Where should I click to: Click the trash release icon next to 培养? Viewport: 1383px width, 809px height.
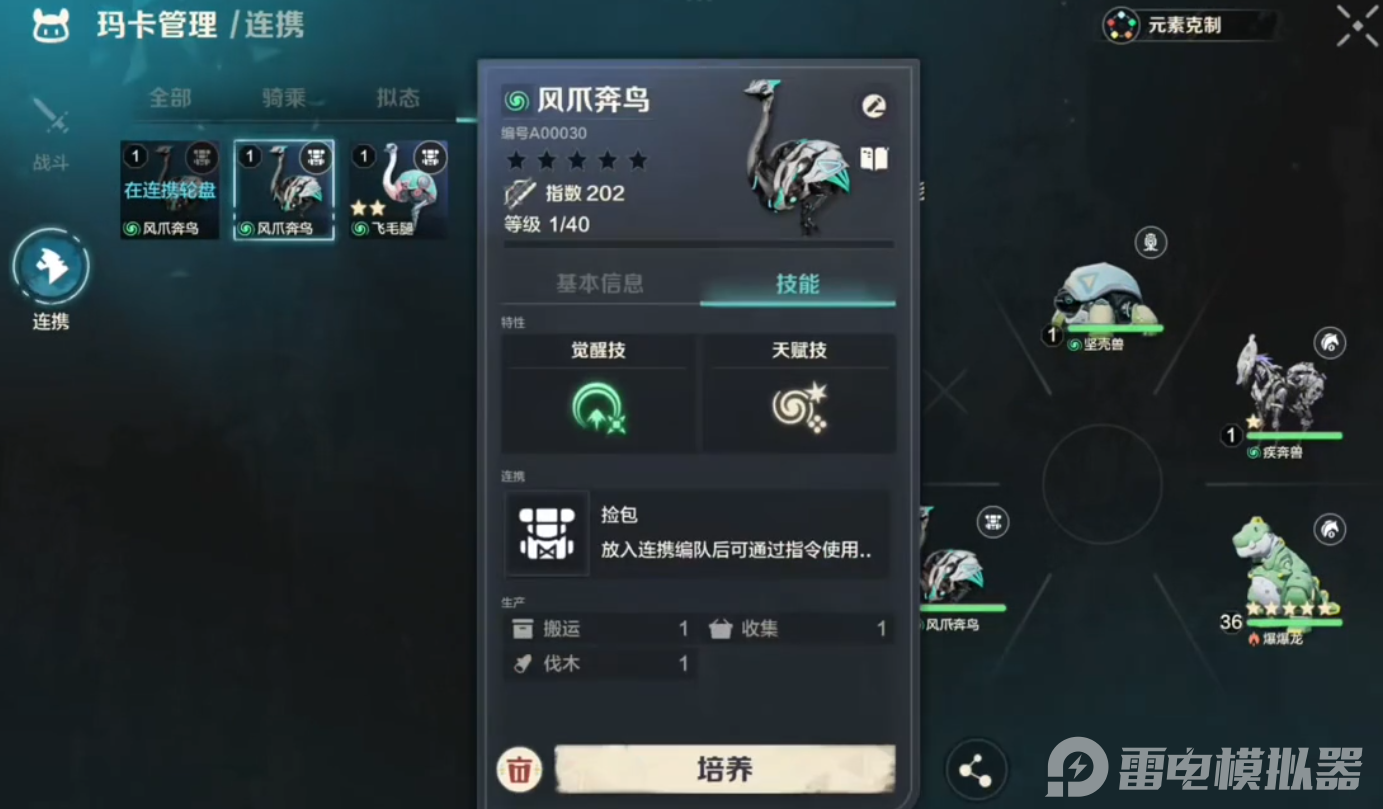517,771
